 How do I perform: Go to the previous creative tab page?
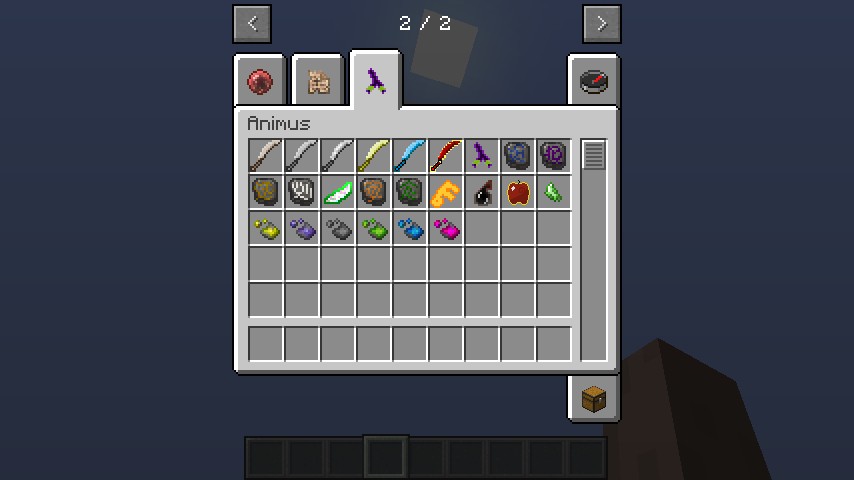pyautogui.click(x=252, y=24)
